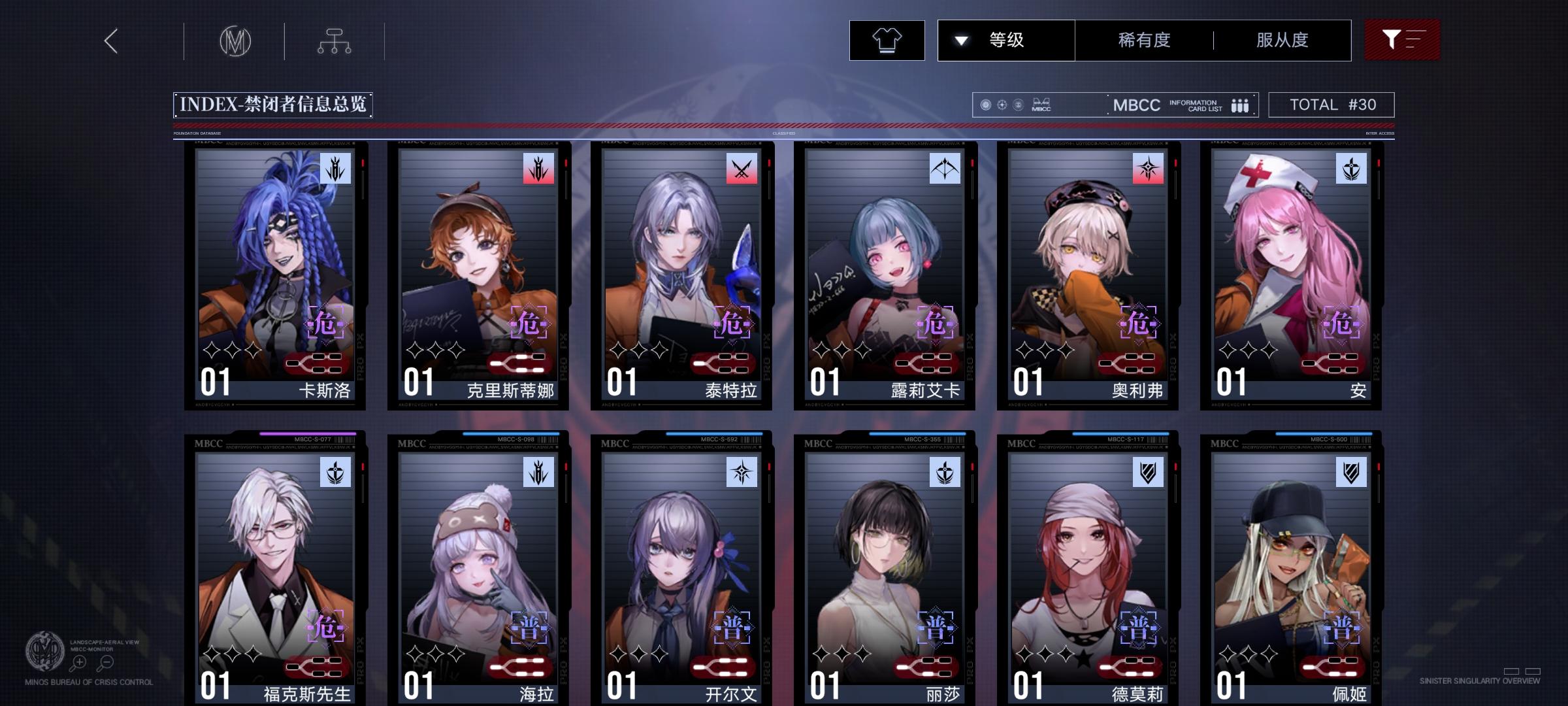This screenshot has height=706, width=1568.
Task: Click the class icon on 卡斯洛's card
Action: coord(335,168)
